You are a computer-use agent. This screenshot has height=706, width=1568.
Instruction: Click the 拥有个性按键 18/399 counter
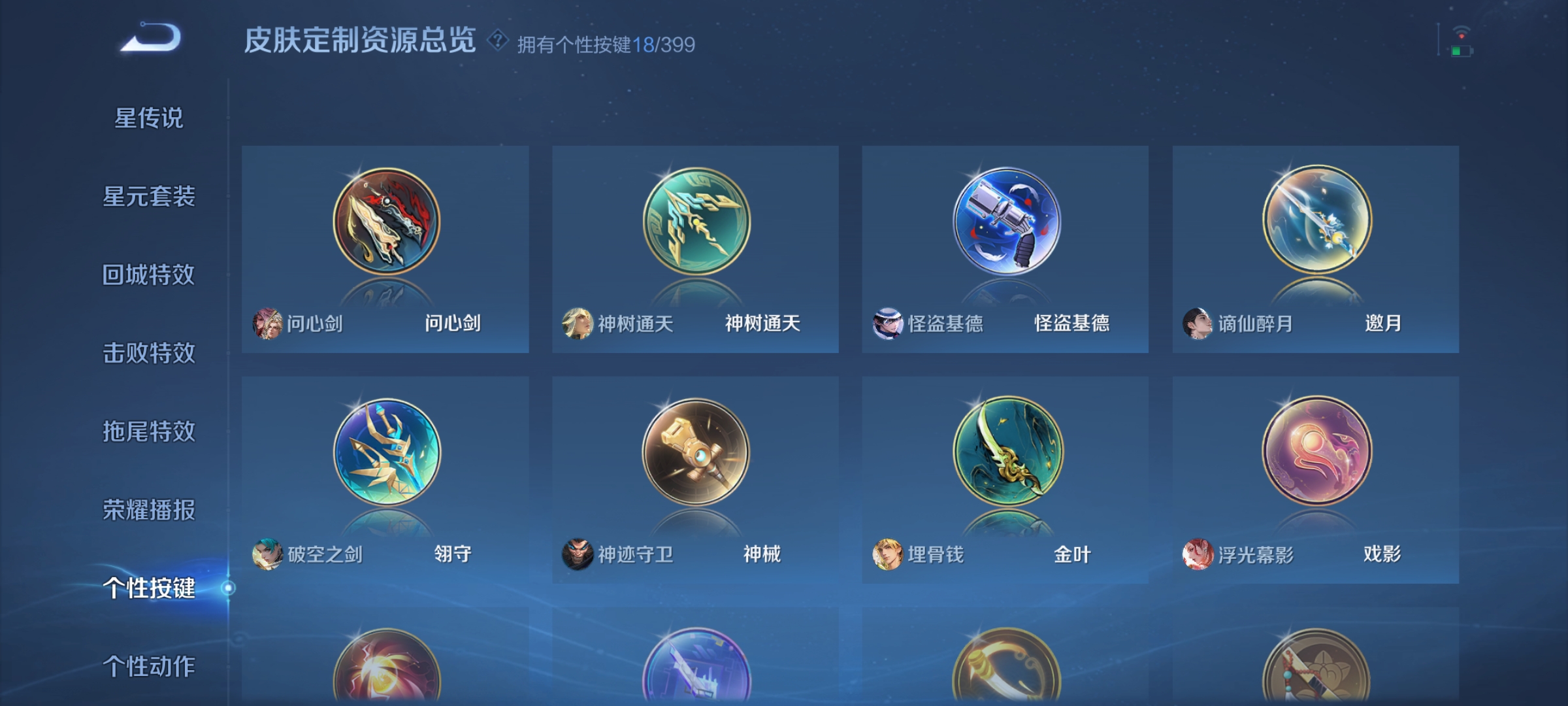click(x=604, y=42)
